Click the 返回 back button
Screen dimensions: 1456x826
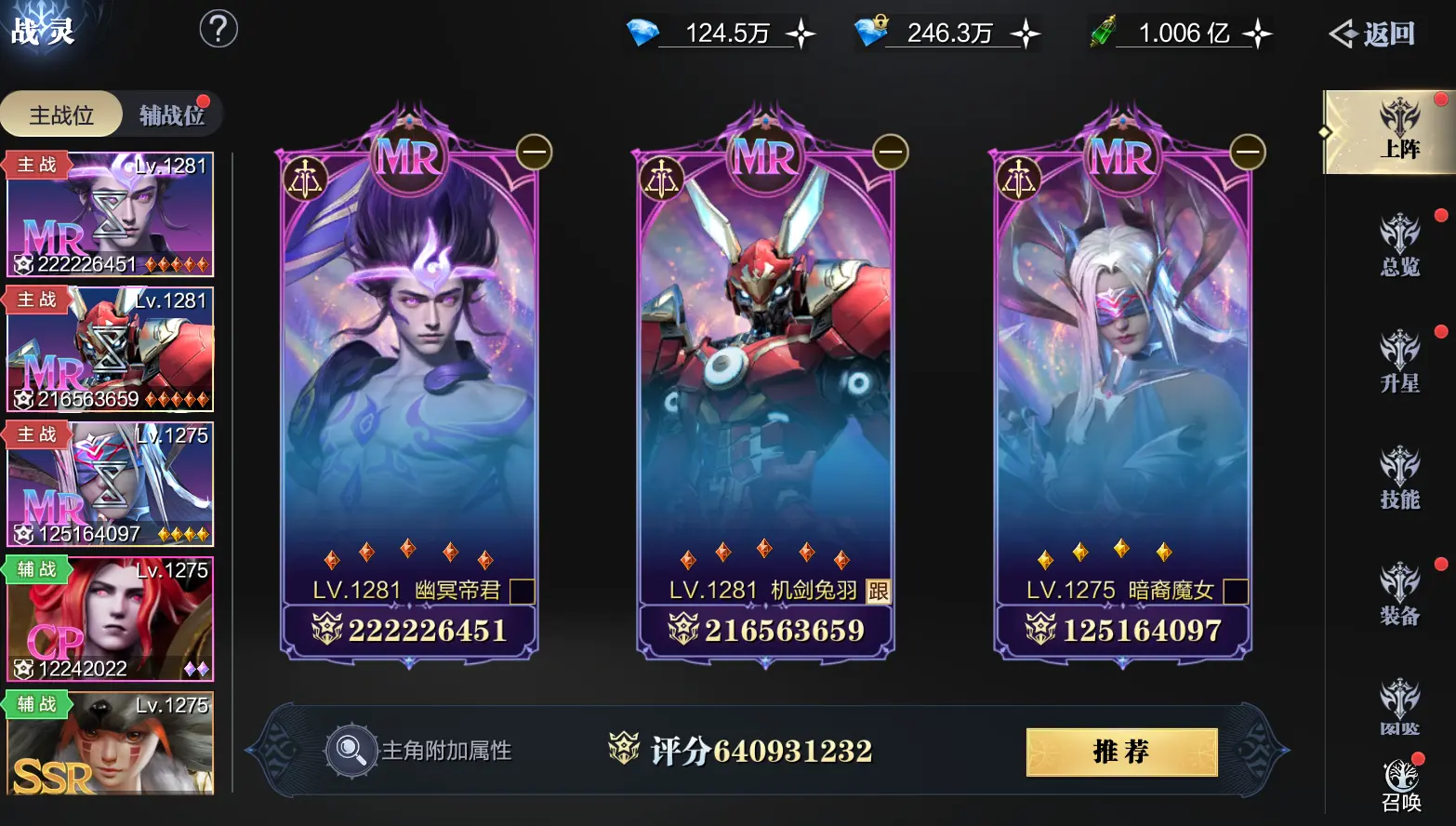[1373, 32]
